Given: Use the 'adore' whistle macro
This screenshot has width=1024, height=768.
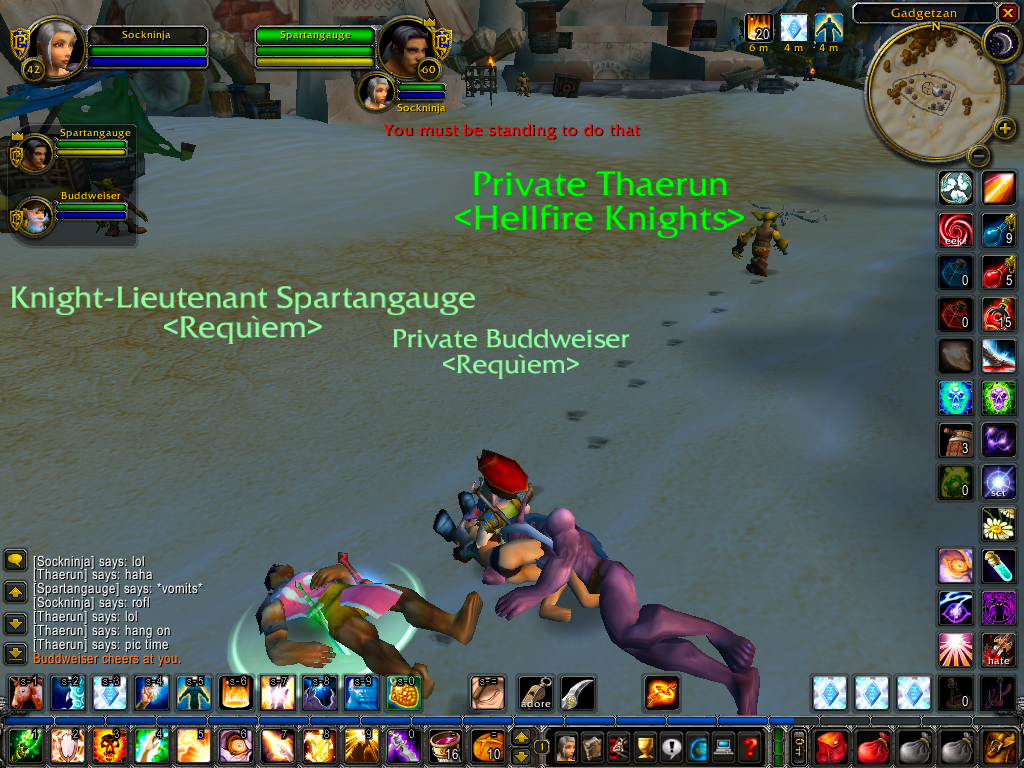Looking at the screenshot, I should click(x=535, y=692).
